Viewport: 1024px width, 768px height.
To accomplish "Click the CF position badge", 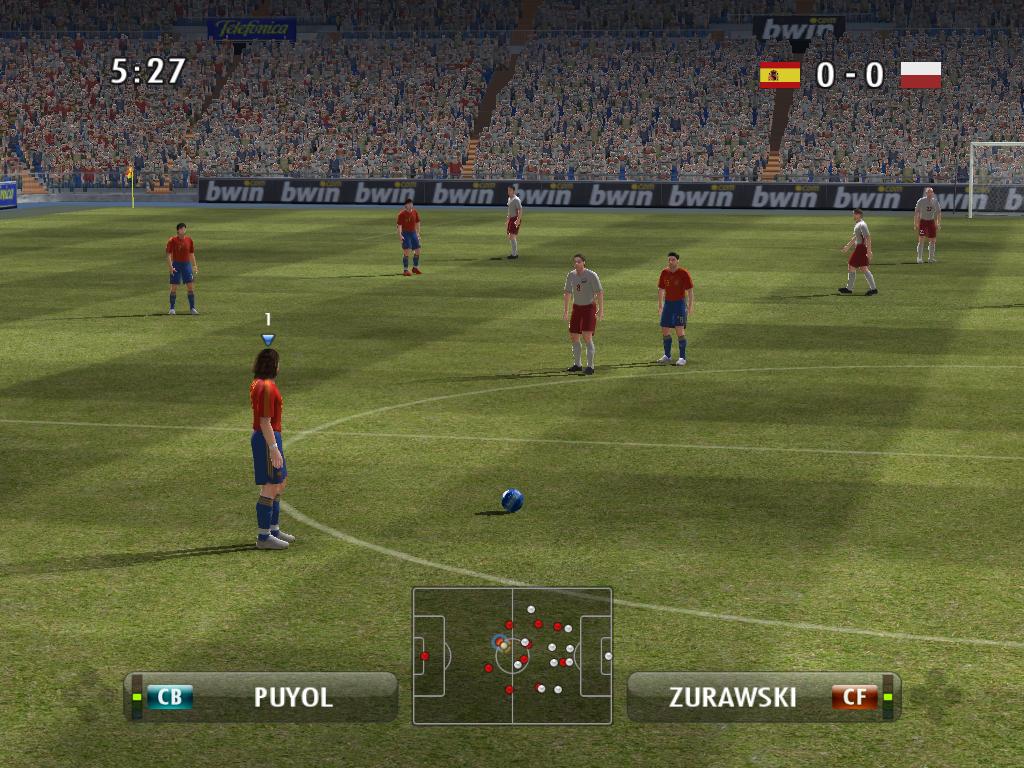I will 854,697.
